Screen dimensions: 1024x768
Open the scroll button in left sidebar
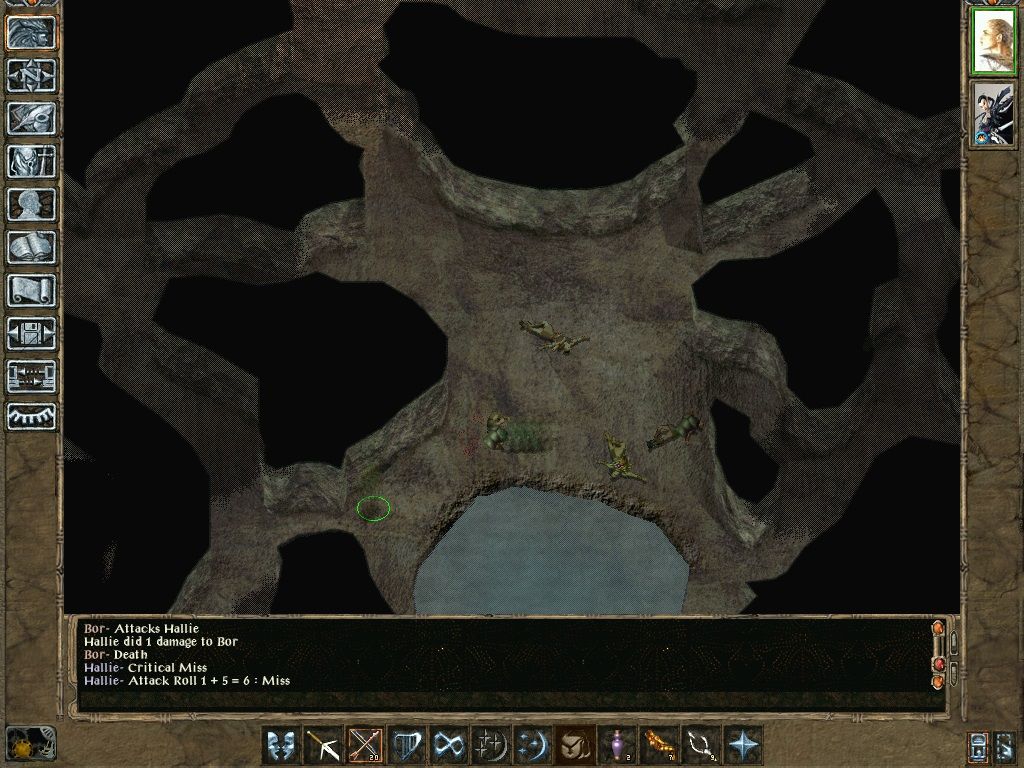tap(31, 290)
